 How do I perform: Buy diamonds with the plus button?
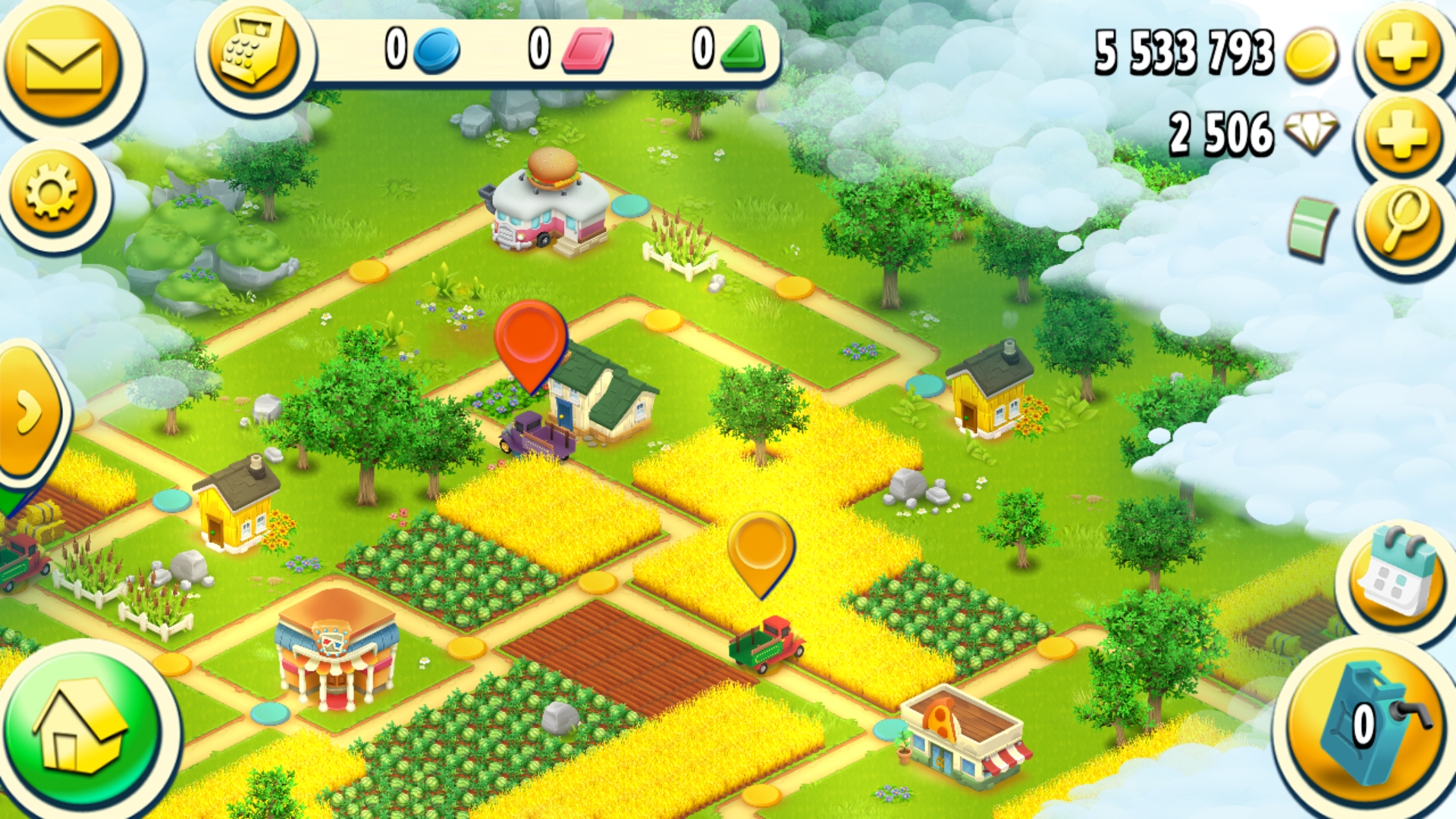point(1402,133)
